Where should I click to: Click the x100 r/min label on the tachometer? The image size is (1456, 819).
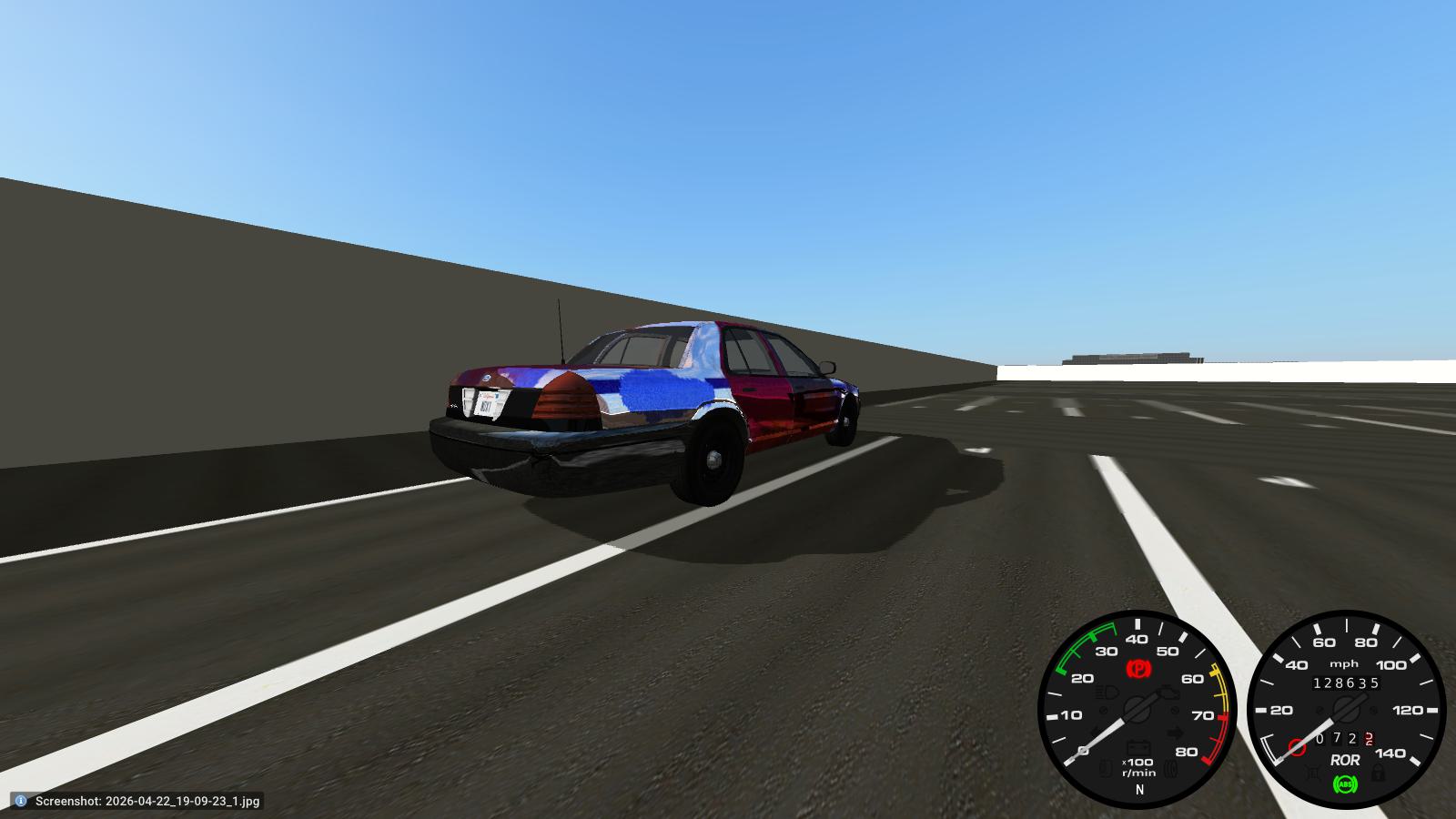pyautogui.click(x=1137, y=765)
